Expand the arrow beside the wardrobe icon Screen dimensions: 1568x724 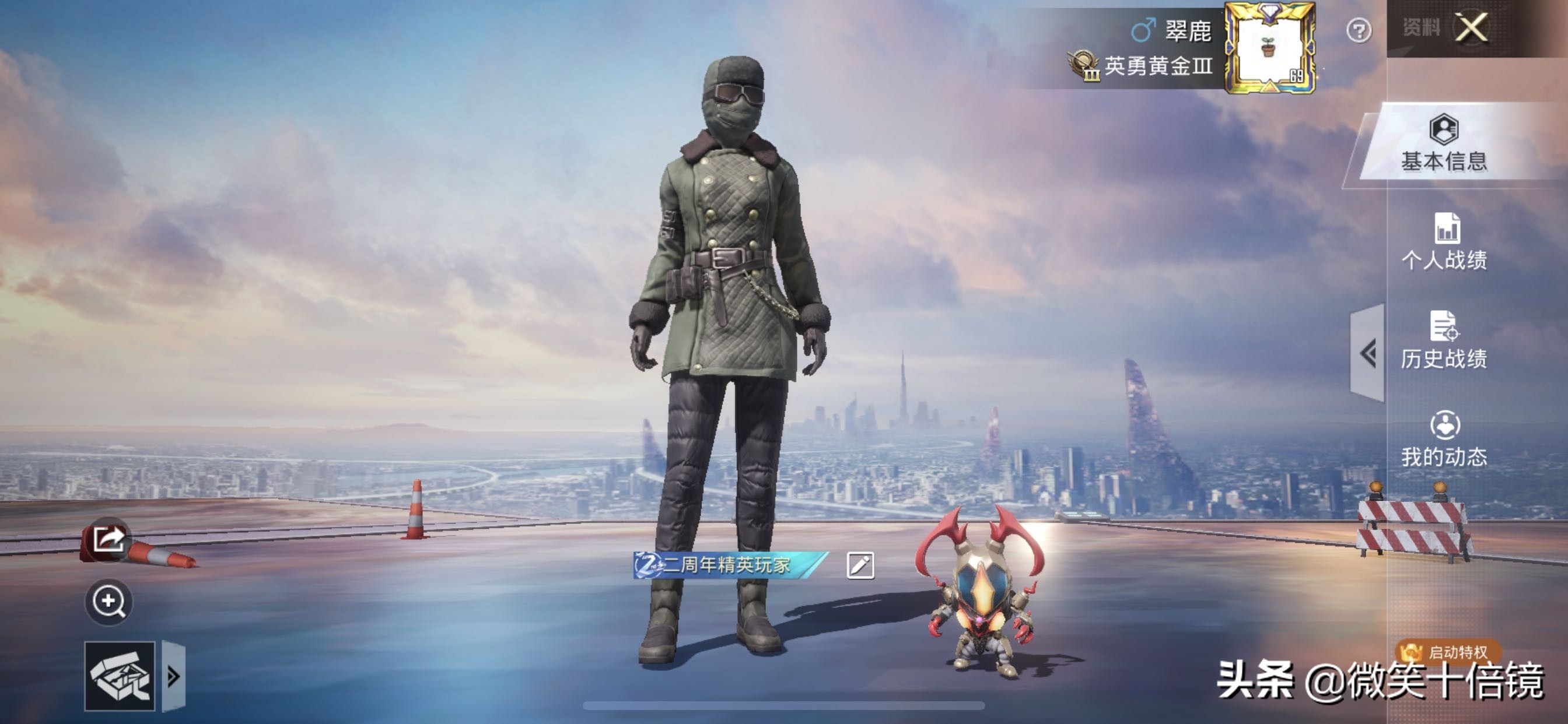click(x=173, y=676)
